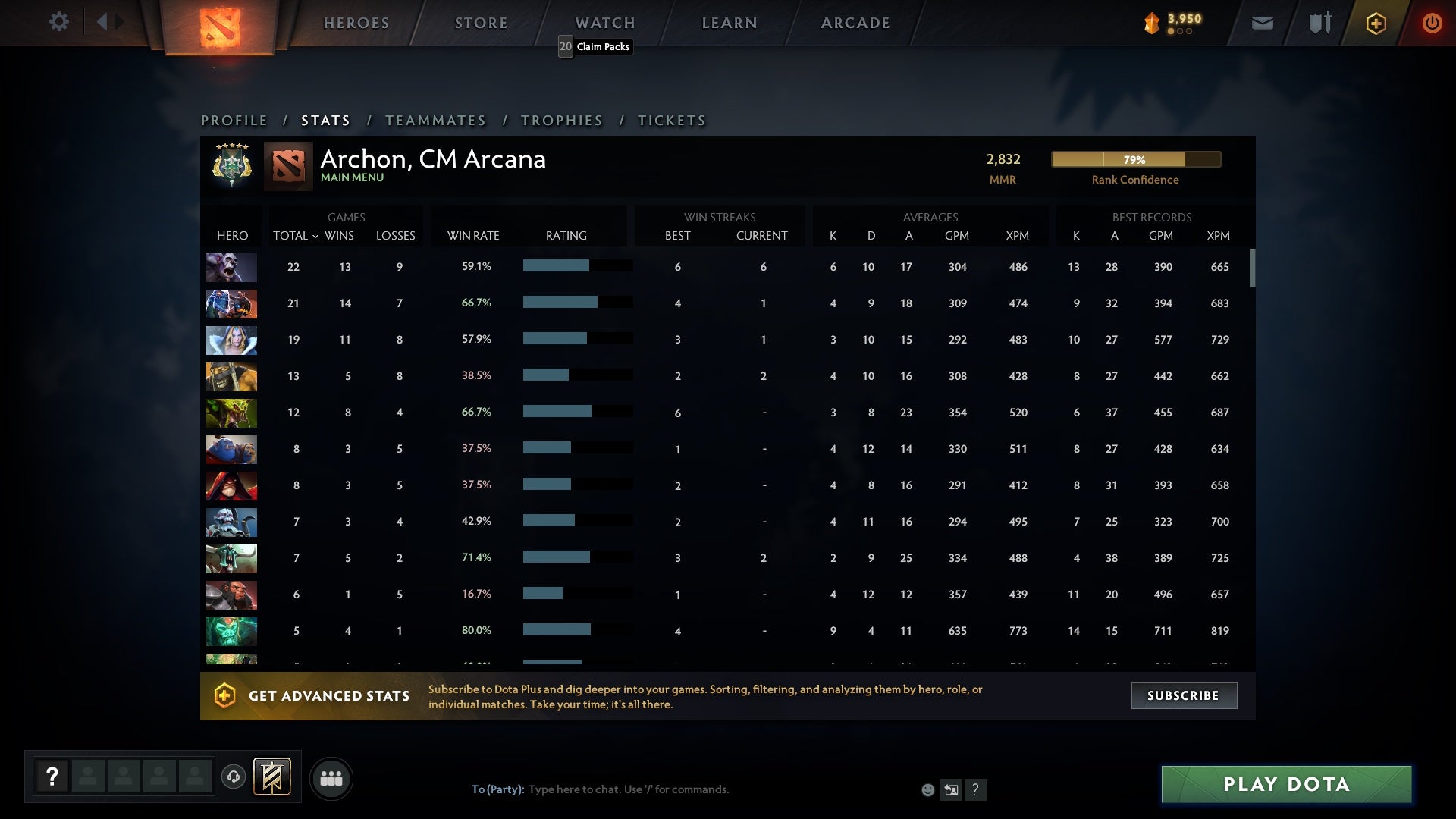Open the WATCH menu item
Screen dimensions: 1456x819
605,23
